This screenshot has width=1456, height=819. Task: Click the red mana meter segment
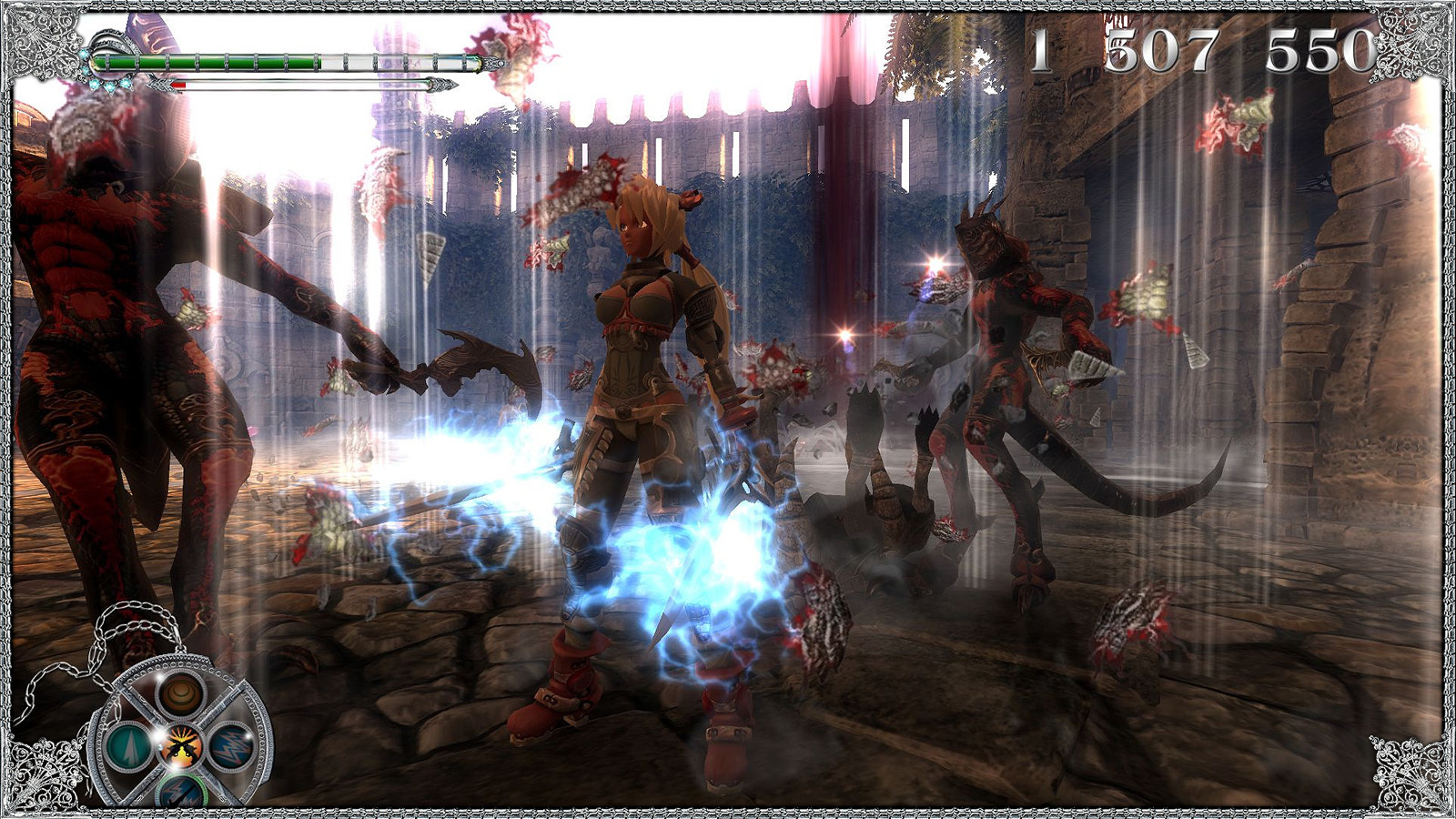pos(178,85)
